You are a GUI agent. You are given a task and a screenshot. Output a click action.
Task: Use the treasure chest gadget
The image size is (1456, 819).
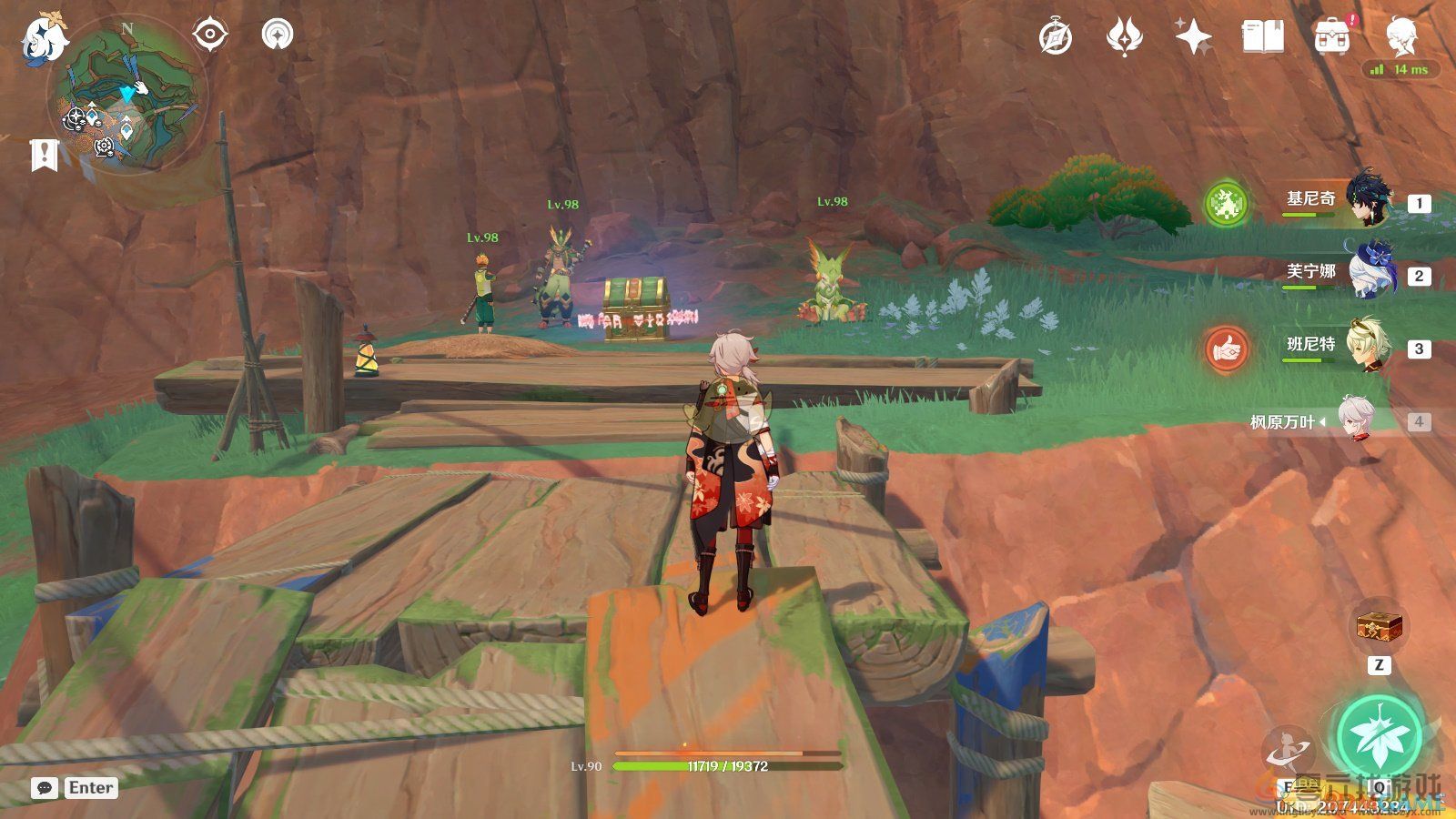tap(1379, 627)
